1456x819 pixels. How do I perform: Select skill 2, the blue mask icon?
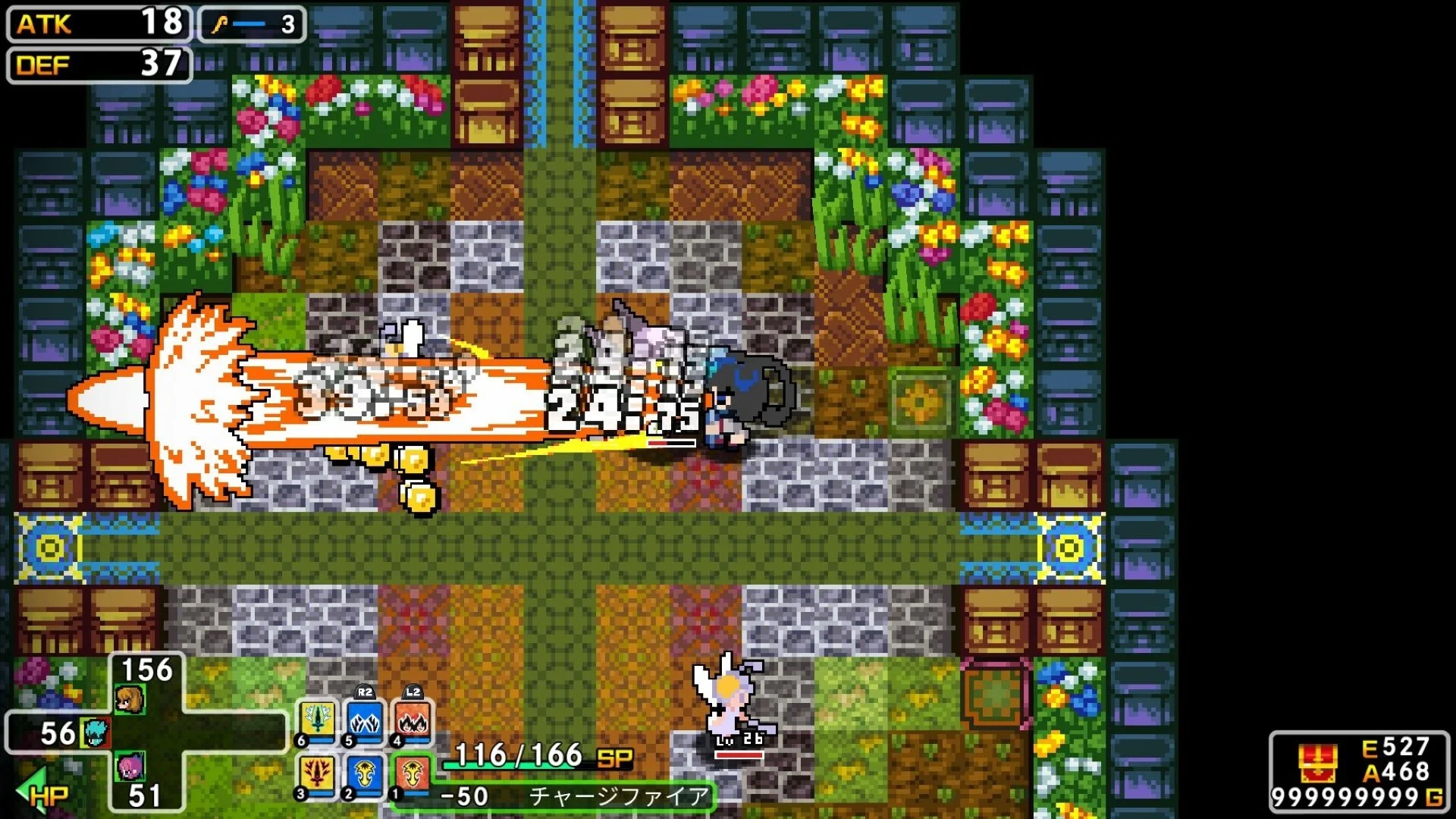tap(365, 775)
